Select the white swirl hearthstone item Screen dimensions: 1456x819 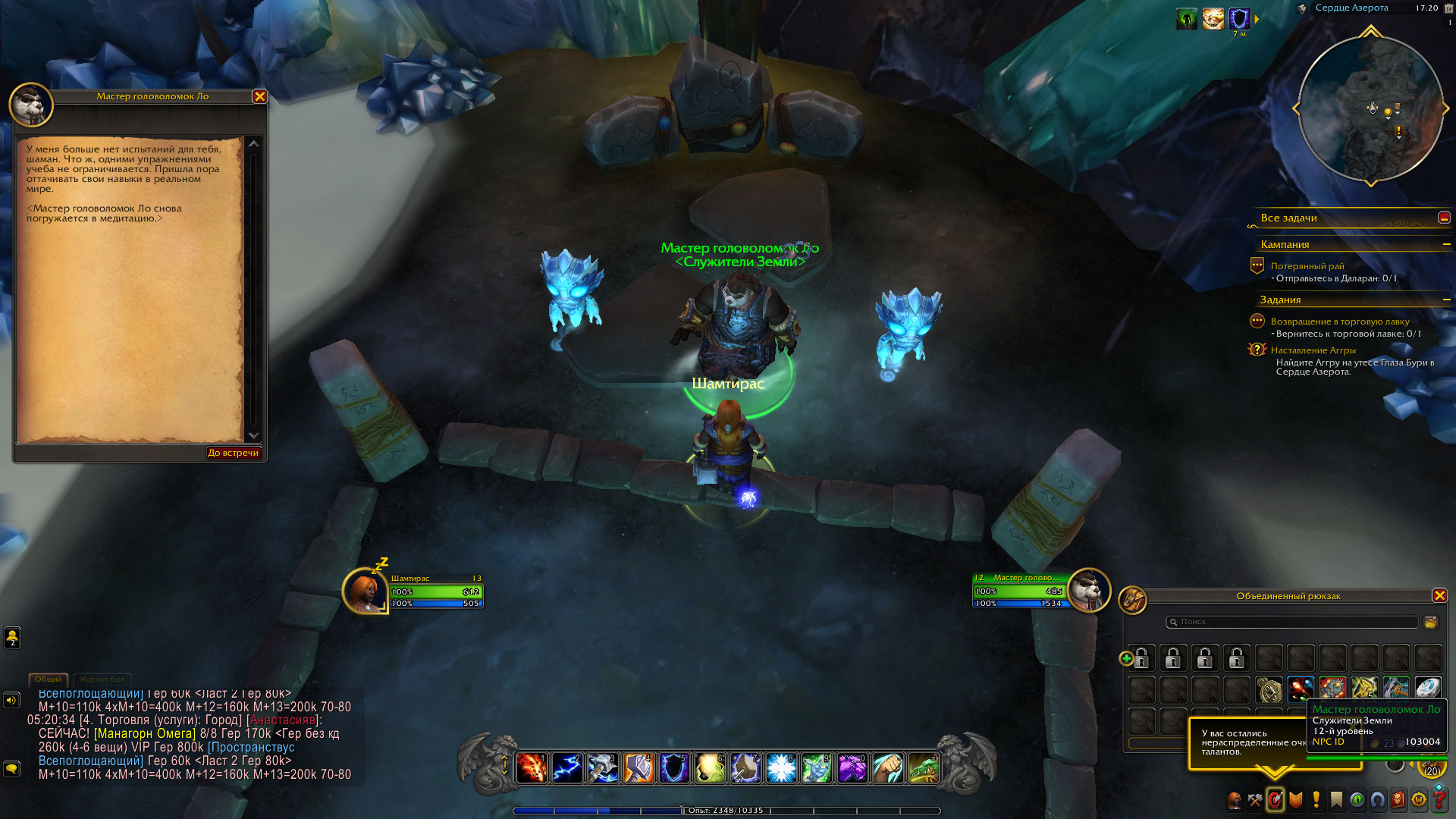click(1428, 689)
